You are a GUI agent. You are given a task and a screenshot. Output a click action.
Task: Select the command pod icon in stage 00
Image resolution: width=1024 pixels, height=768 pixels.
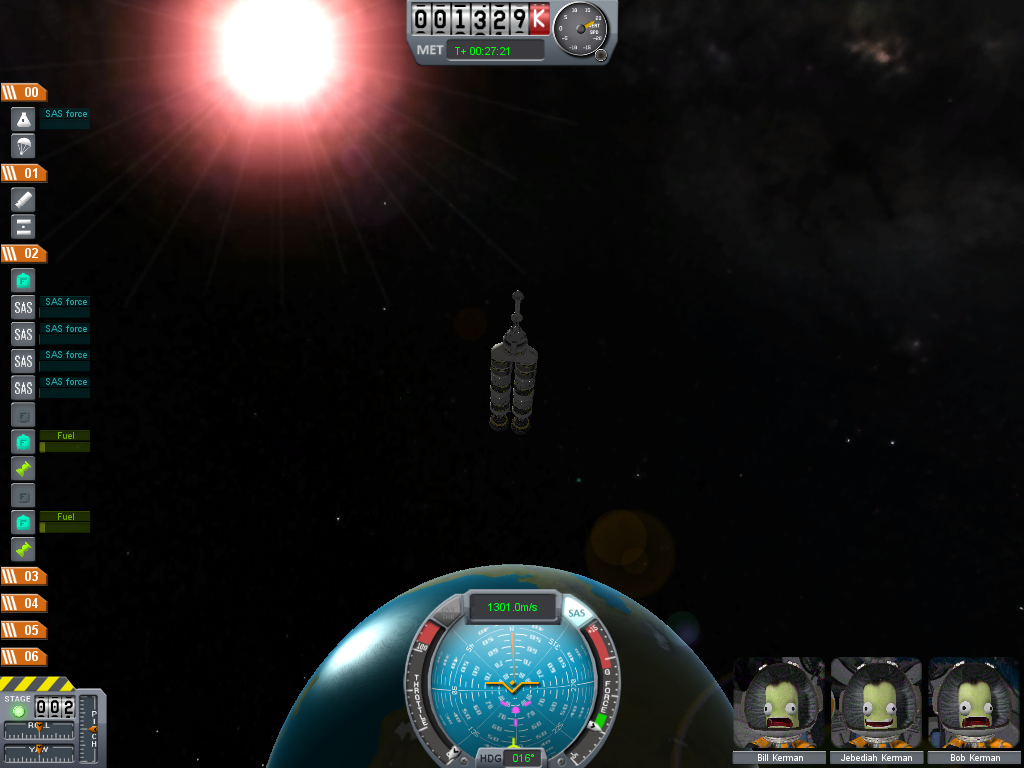(23, 119)
